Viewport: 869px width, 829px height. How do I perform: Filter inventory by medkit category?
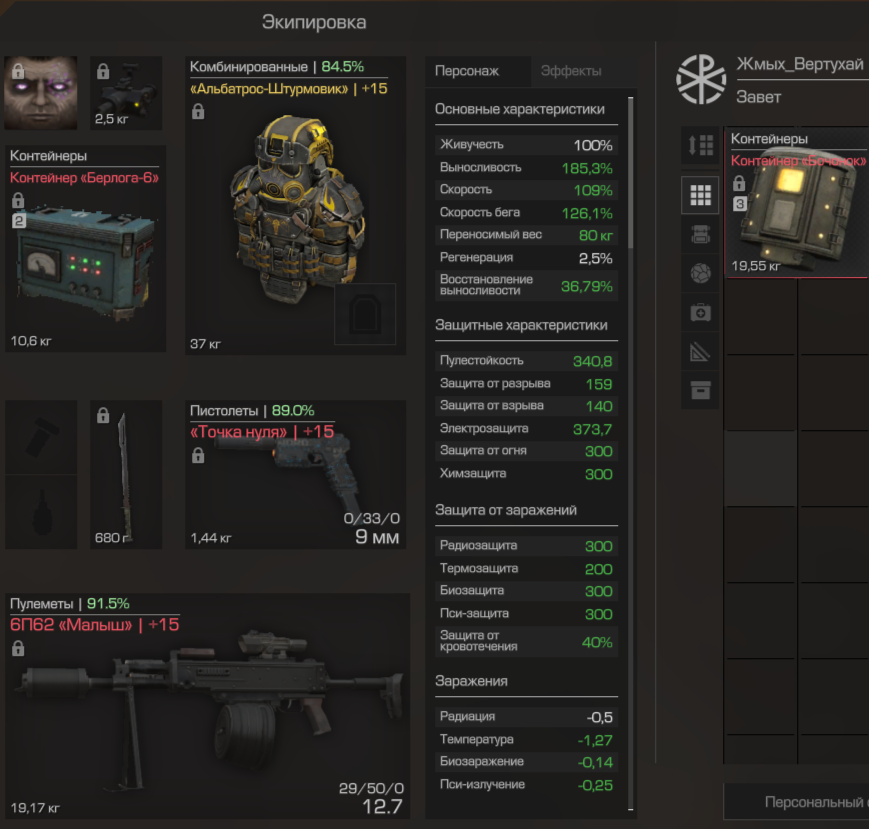[x=700, y=313]
